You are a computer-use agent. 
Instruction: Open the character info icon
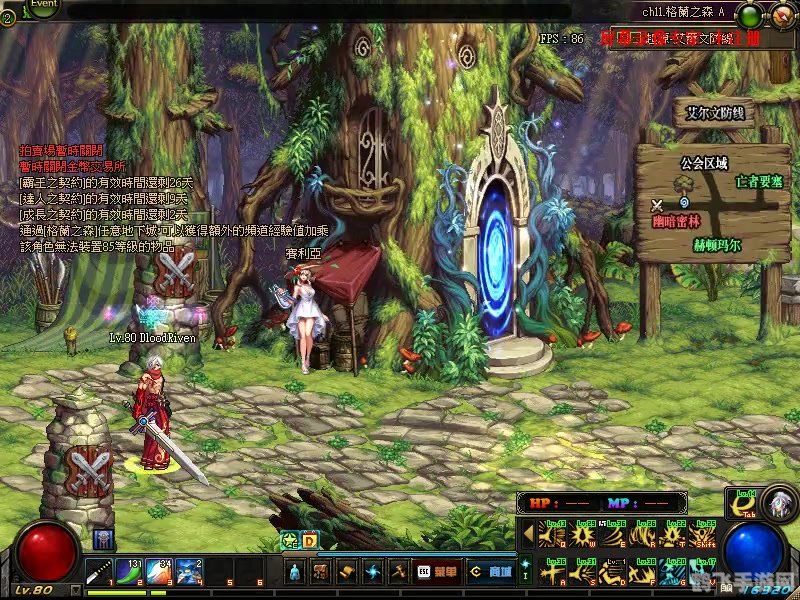coord(294,572)
